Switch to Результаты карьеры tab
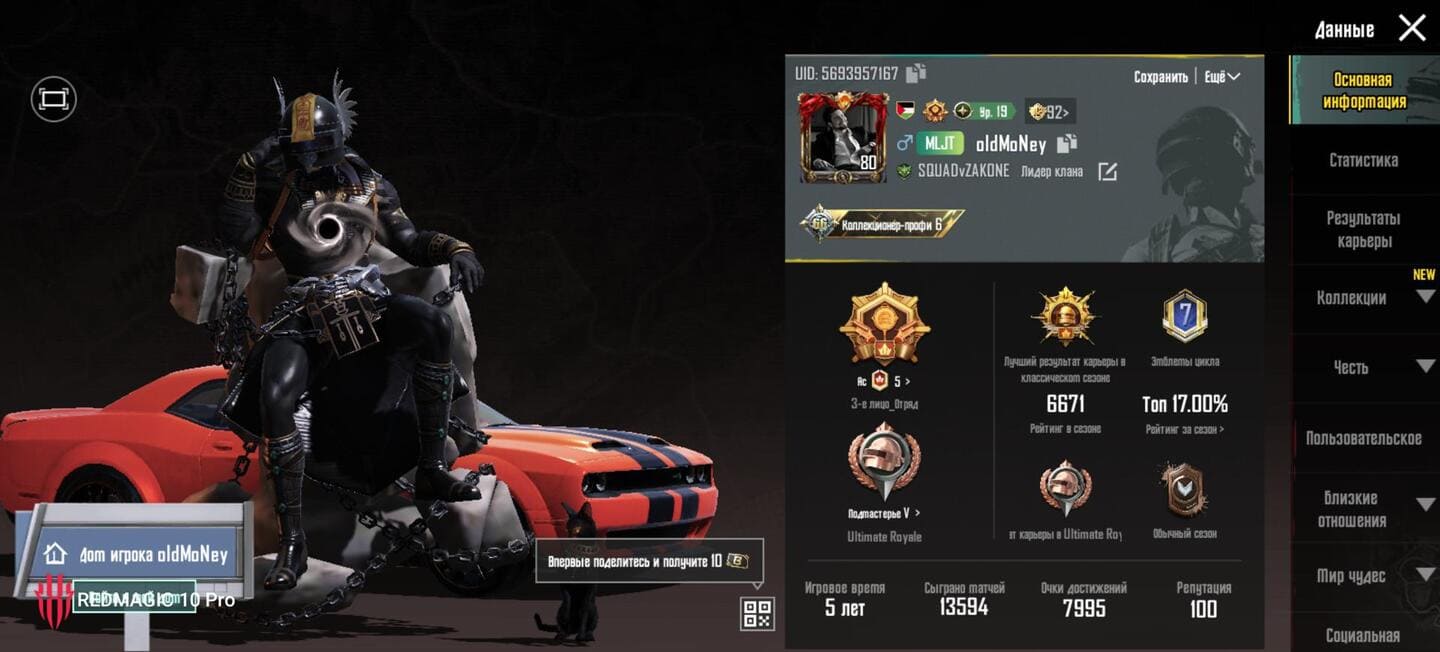This screenshot has width=1440, height=652. 1363,229
